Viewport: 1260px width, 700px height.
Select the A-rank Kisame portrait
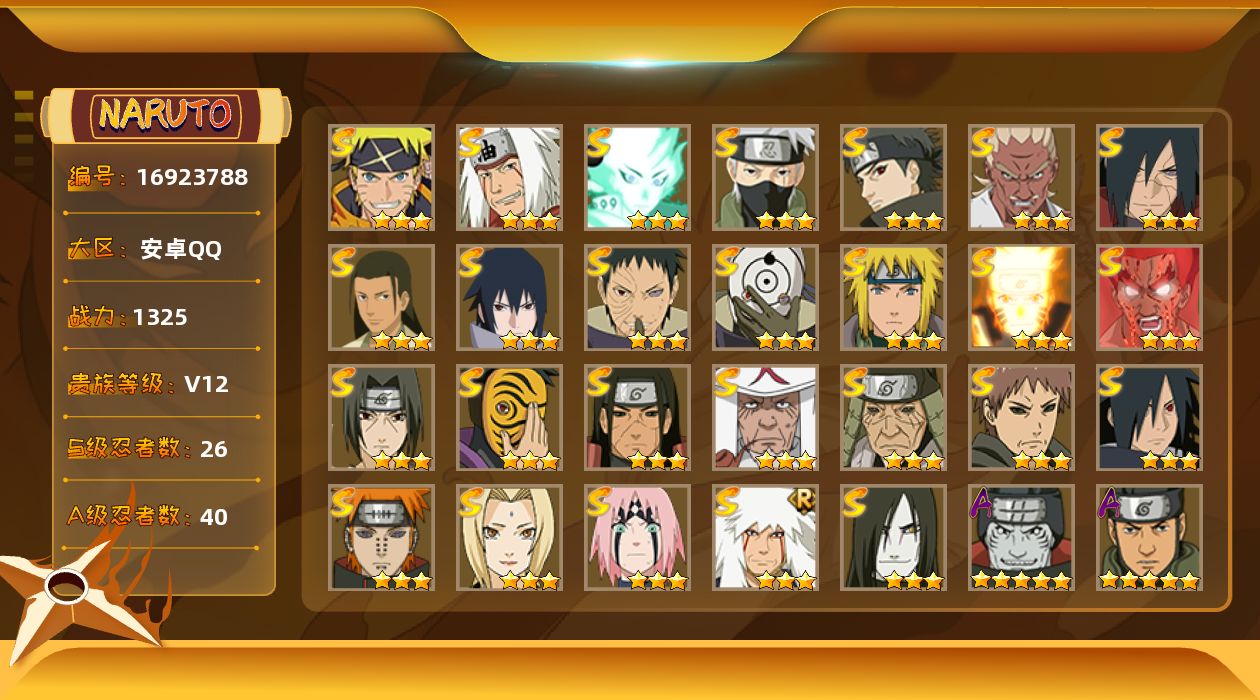(x=1021, y=537)
